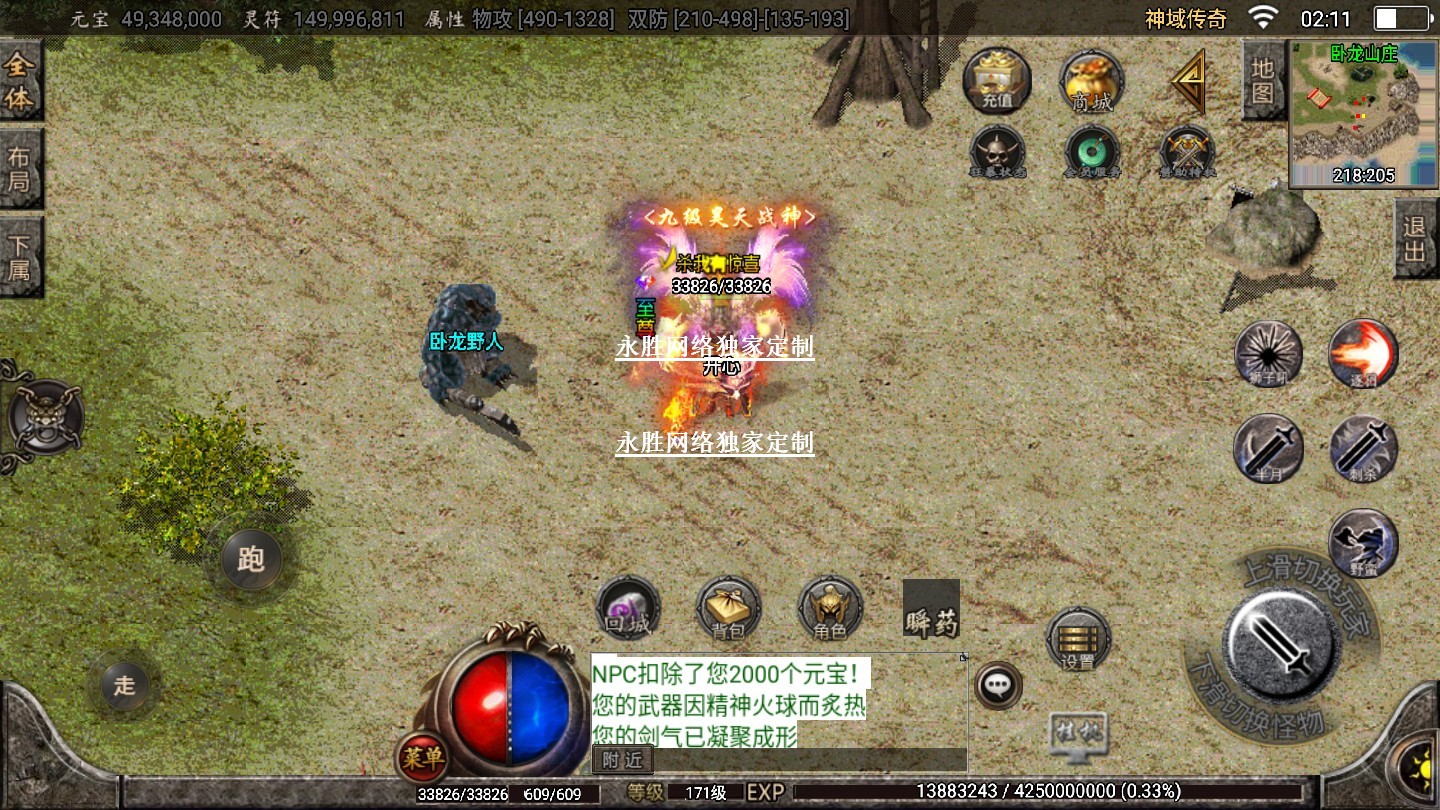This screenshot has width=1440, height=810.
Task: Show the 角色 character helmet icon
Action: pyautogui.click(x=830, y=608)
